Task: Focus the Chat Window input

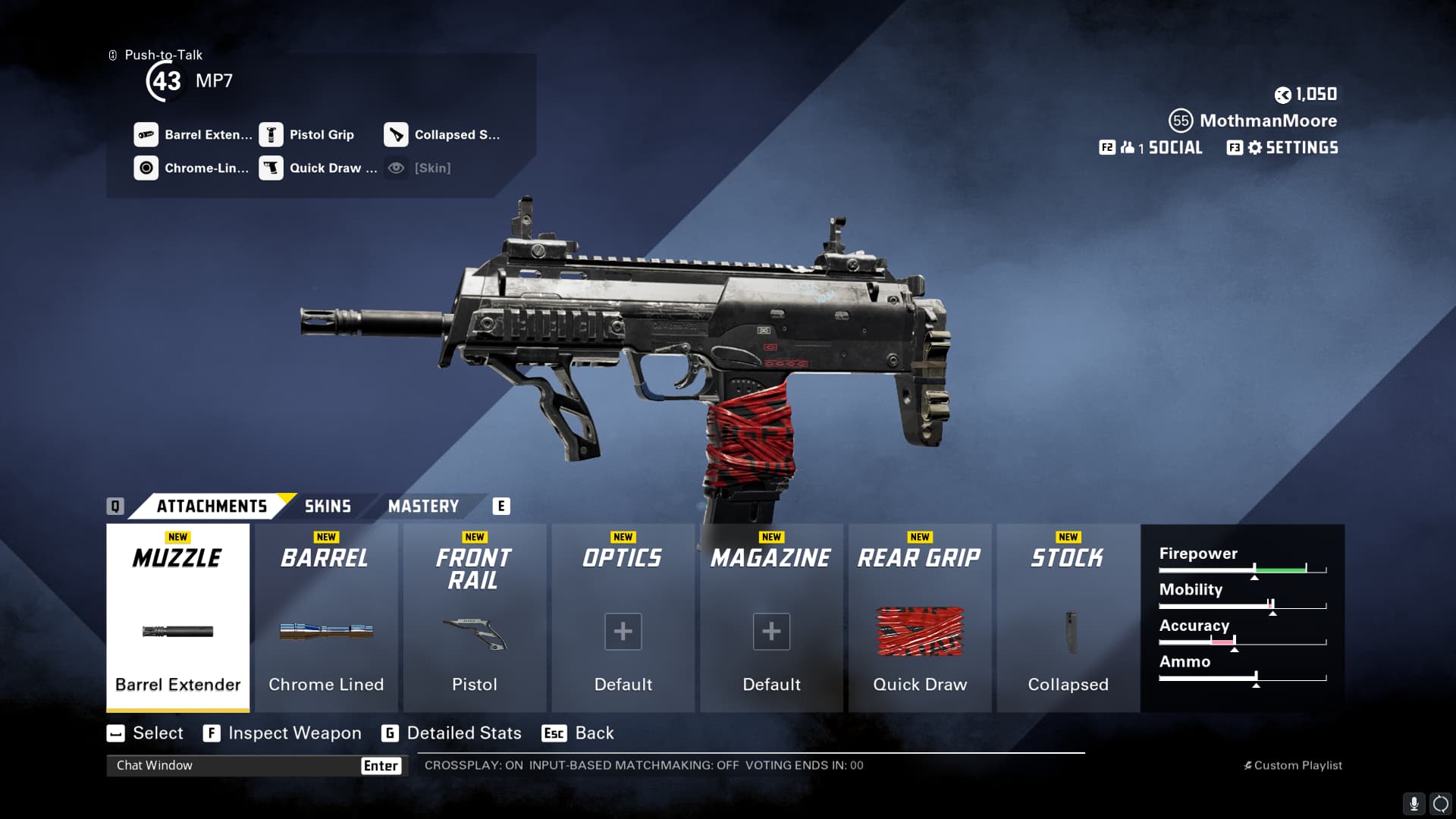Action: pos(235,765)
